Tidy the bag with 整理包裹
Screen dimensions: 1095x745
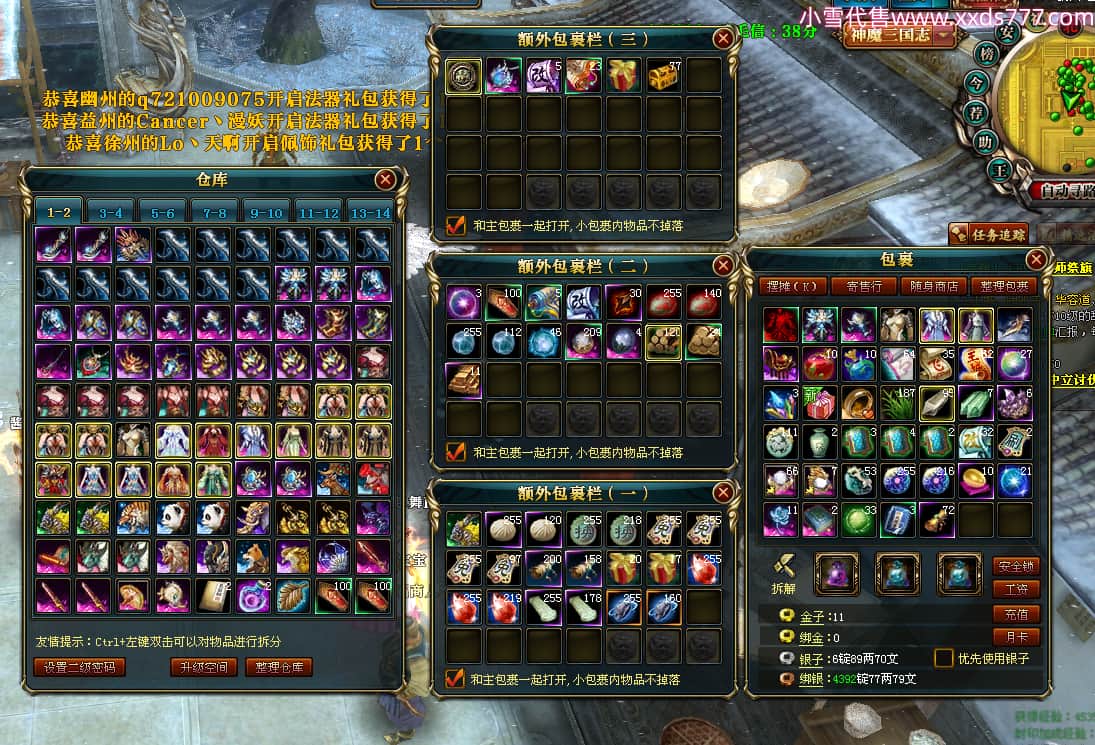coord(1004,286)
